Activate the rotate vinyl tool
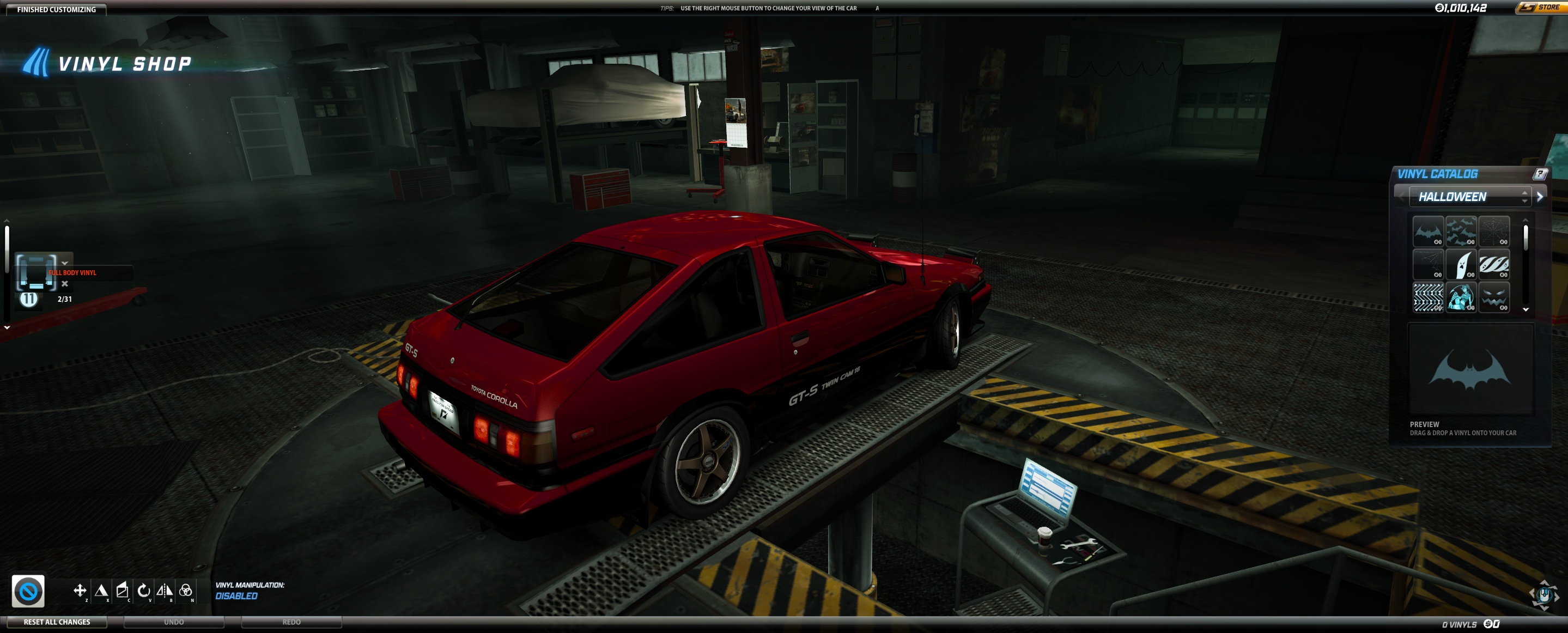This screenshot has width=1568, height=633. (144, 590)
